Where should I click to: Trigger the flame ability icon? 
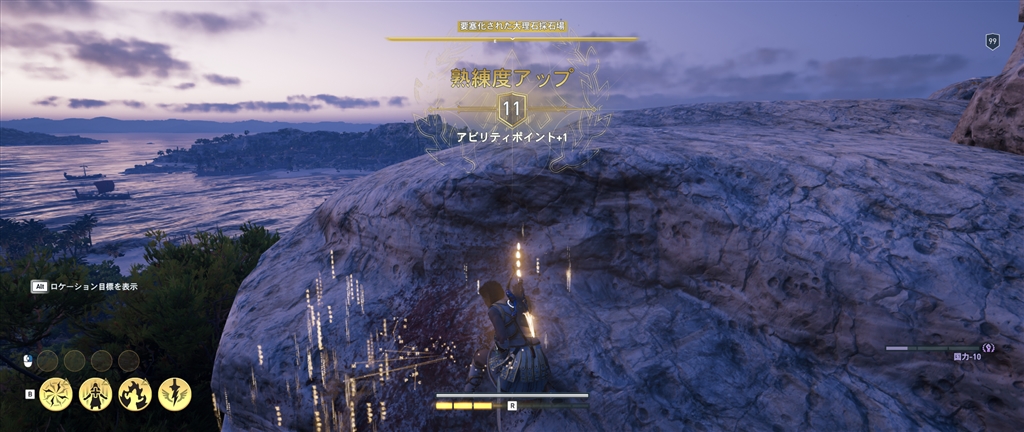point(135,394)
